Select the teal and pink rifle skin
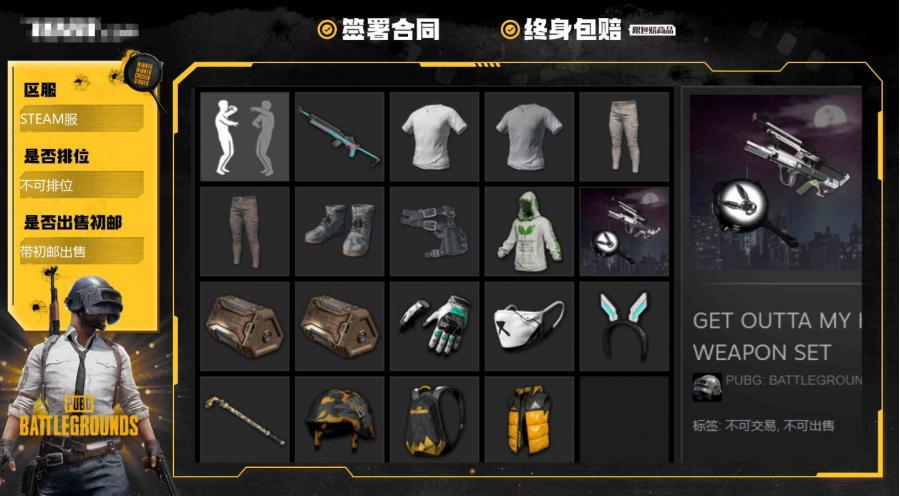This screenshot has width=900, height=496. 339,137
